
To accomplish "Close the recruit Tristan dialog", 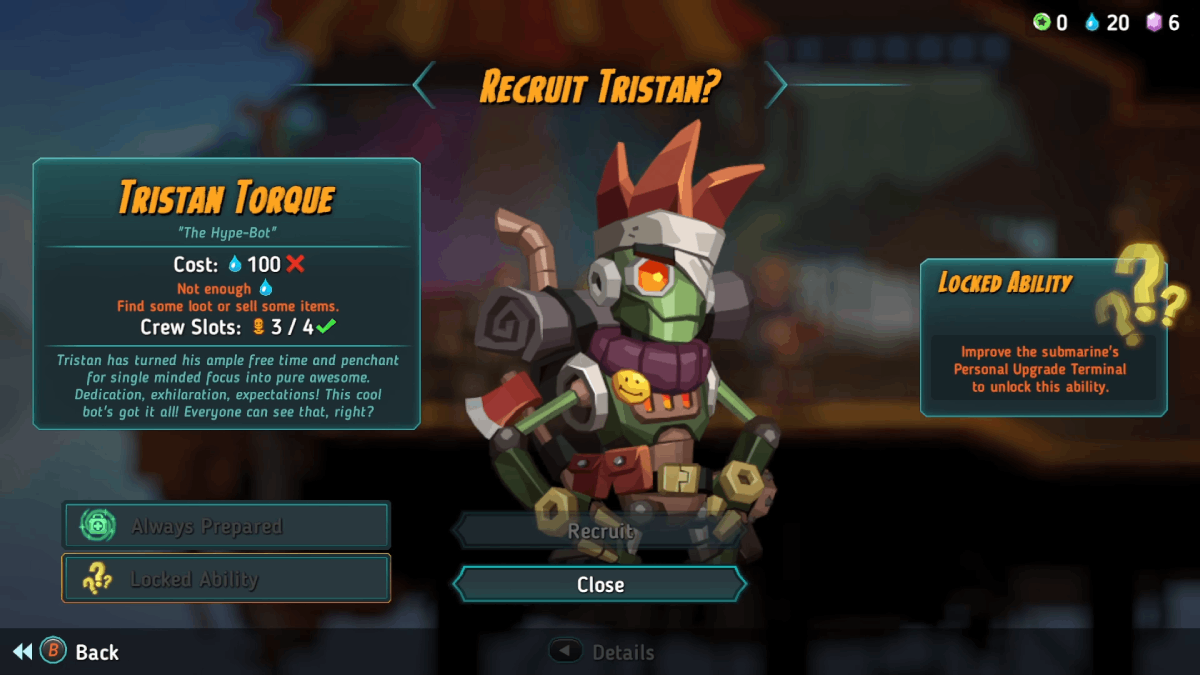I will point(600,585).
